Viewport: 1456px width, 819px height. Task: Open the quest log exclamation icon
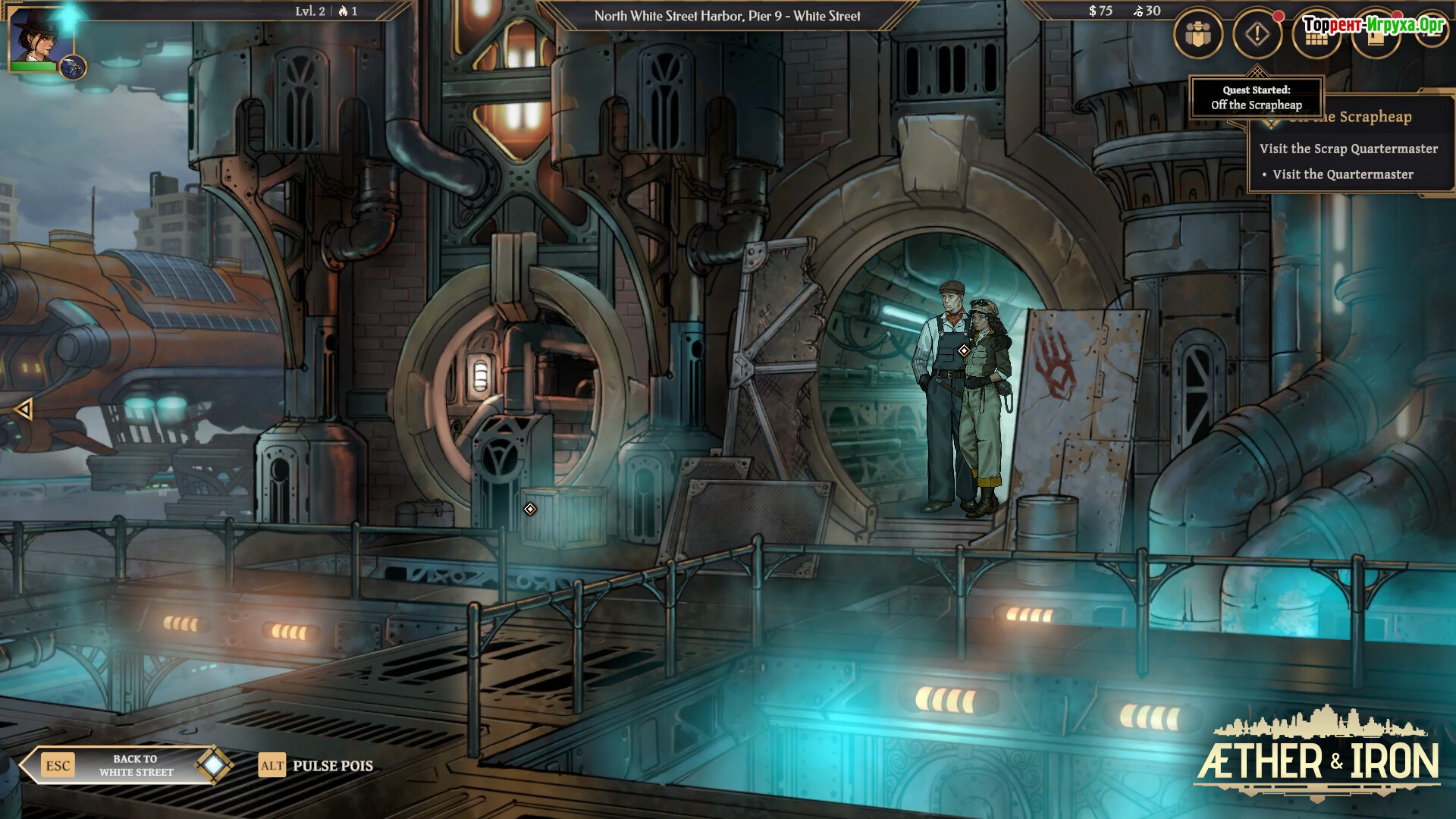tap(1257, 34)
